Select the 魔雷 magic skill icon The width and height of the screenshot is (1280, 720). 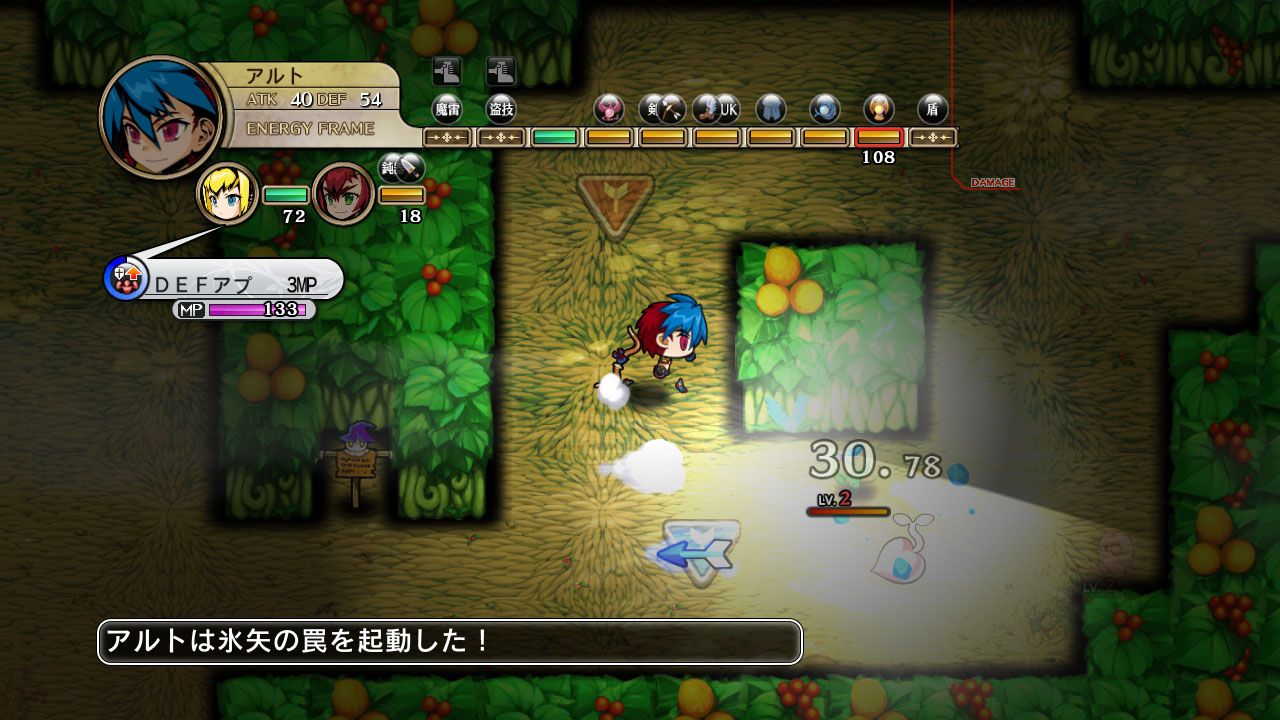tap(450, 107)
